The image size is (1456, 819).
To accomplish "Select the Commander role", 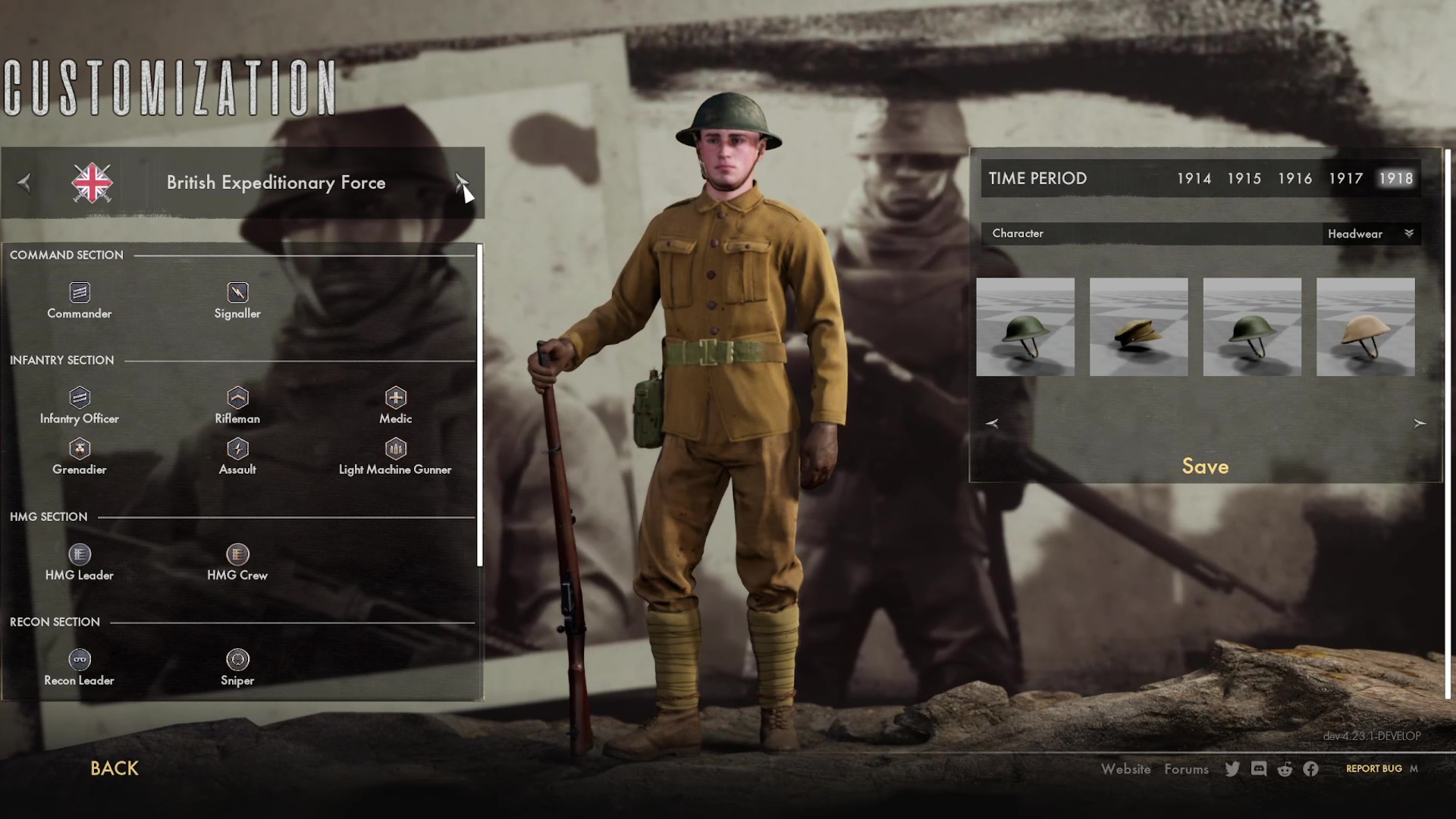I will click(80, 301).
